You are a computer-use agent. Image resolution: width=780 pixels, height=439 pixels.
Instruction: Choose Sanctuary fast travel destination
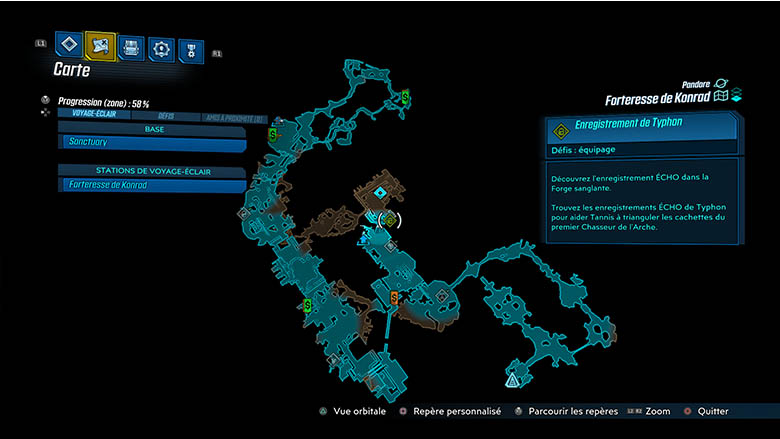(x=150, y=143)
